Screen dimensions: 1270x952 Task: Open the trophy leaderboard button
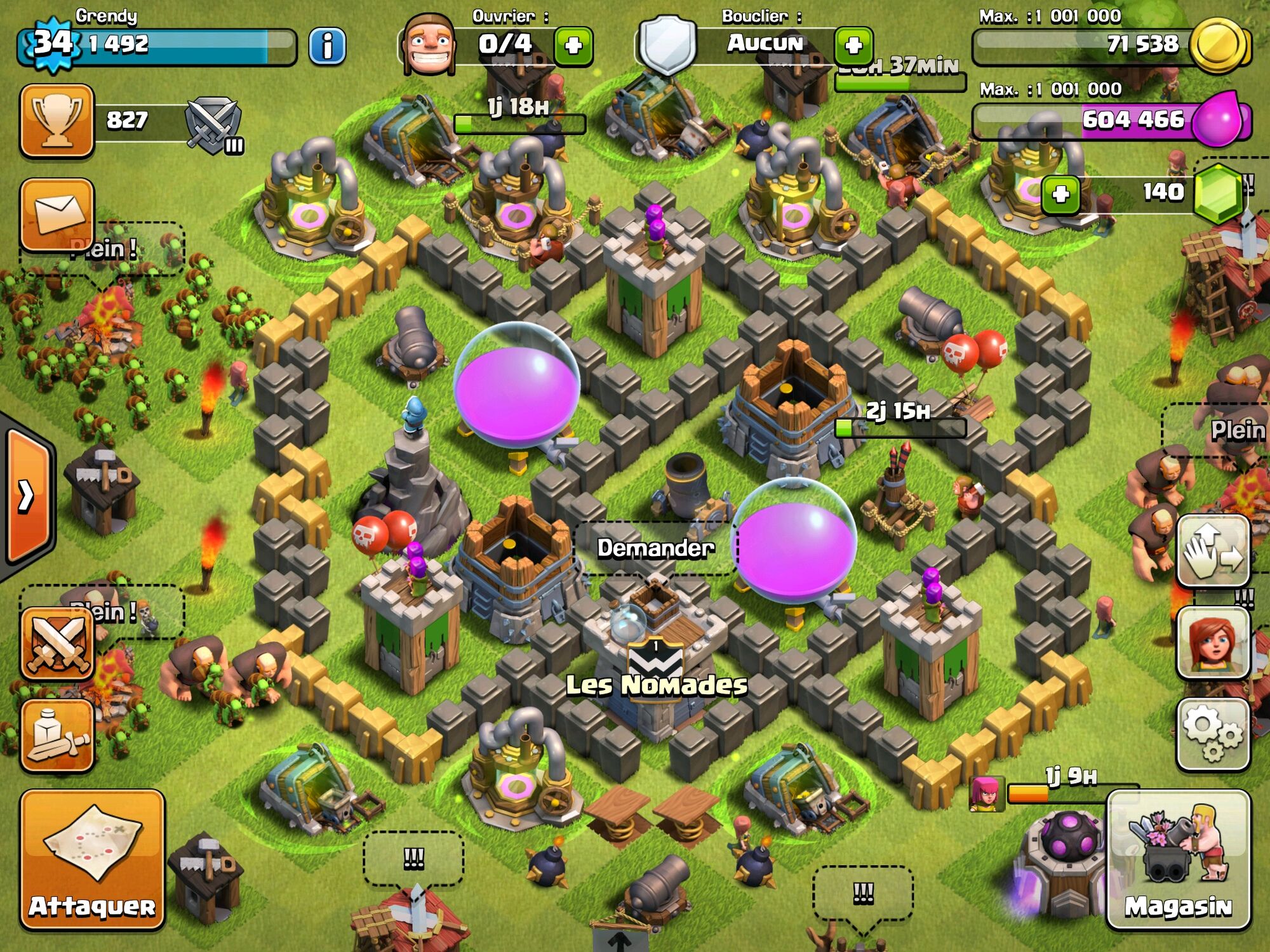pos(57,120)
